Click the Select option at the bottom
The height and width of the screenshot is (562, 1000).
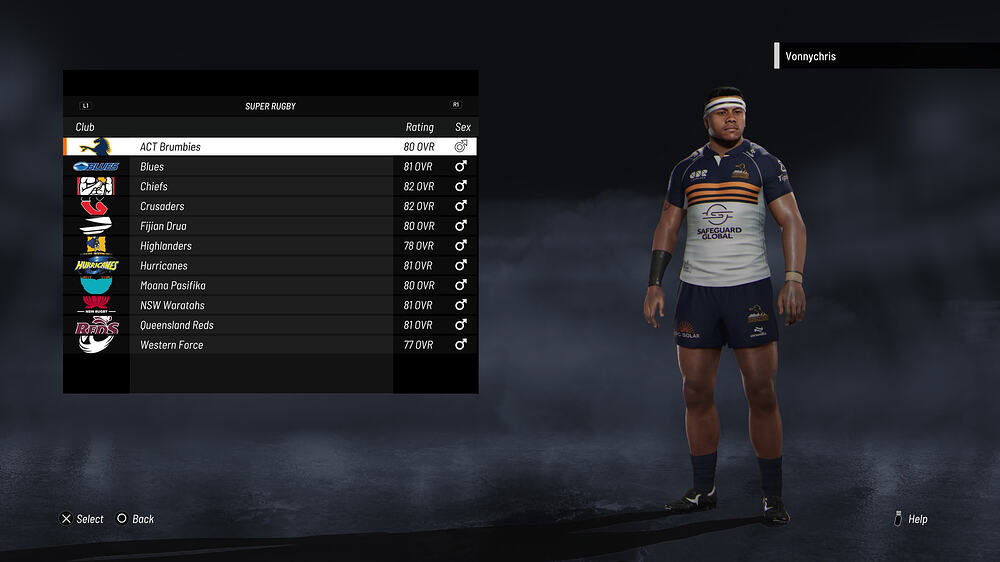pos(83,519)
